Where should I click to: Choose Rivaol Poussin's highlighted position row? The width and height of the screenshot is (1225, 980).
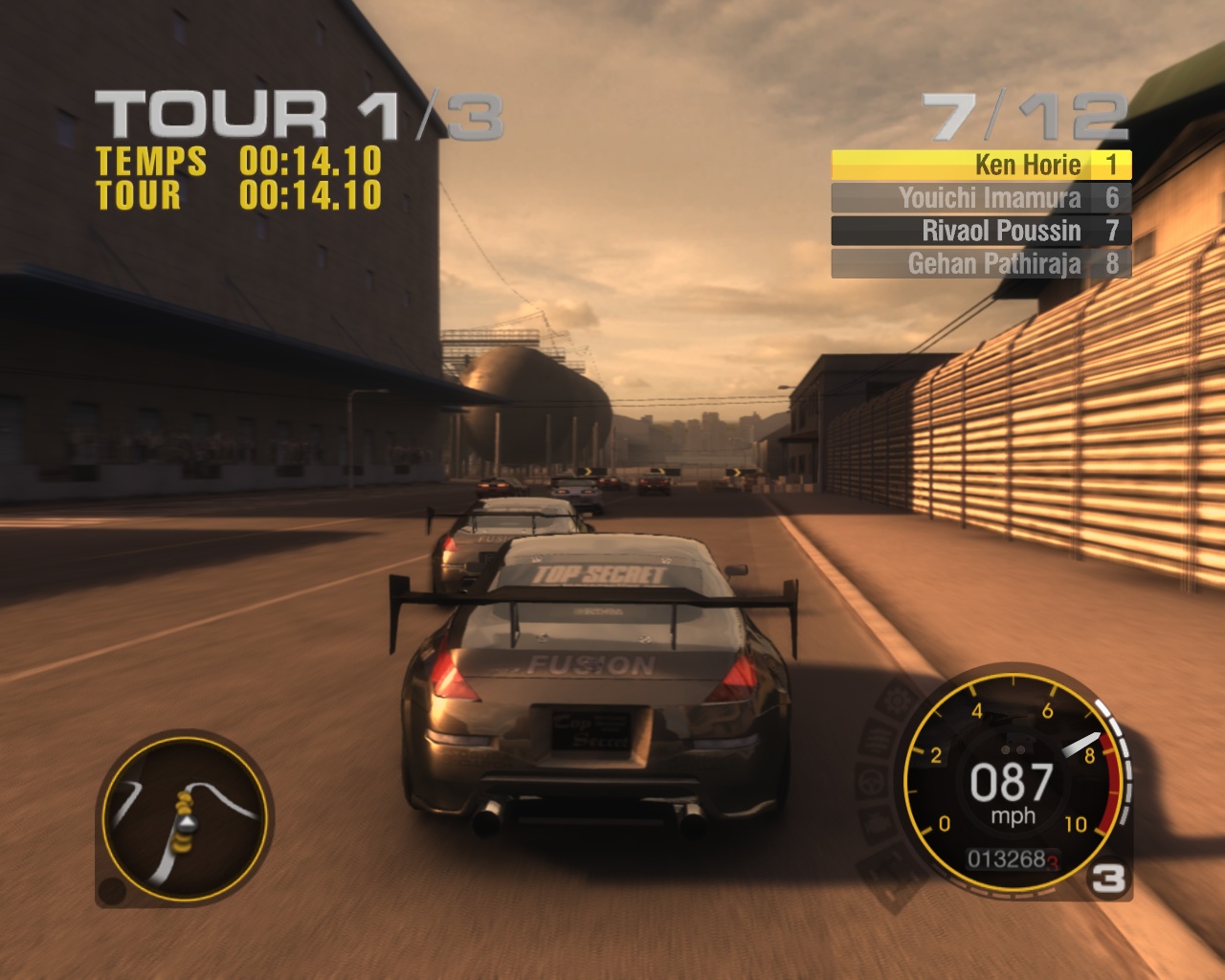pos(981,231)
